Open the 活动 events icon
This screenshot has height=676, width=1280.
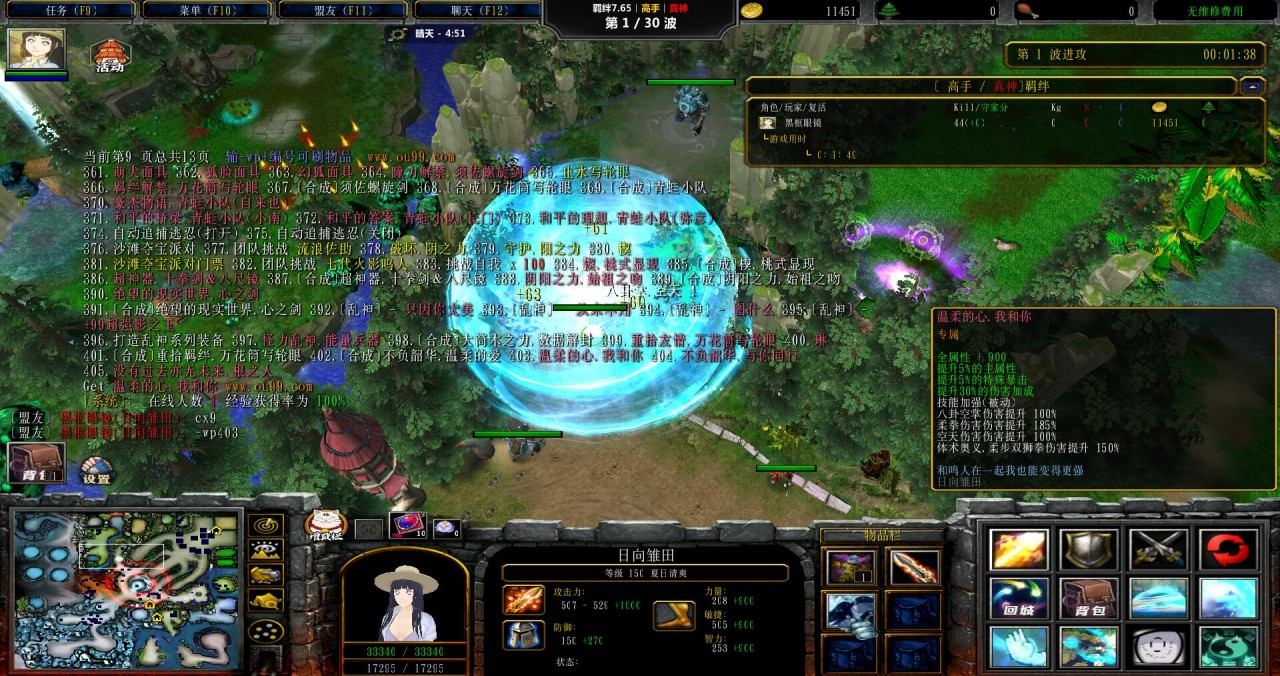point(109,55)
